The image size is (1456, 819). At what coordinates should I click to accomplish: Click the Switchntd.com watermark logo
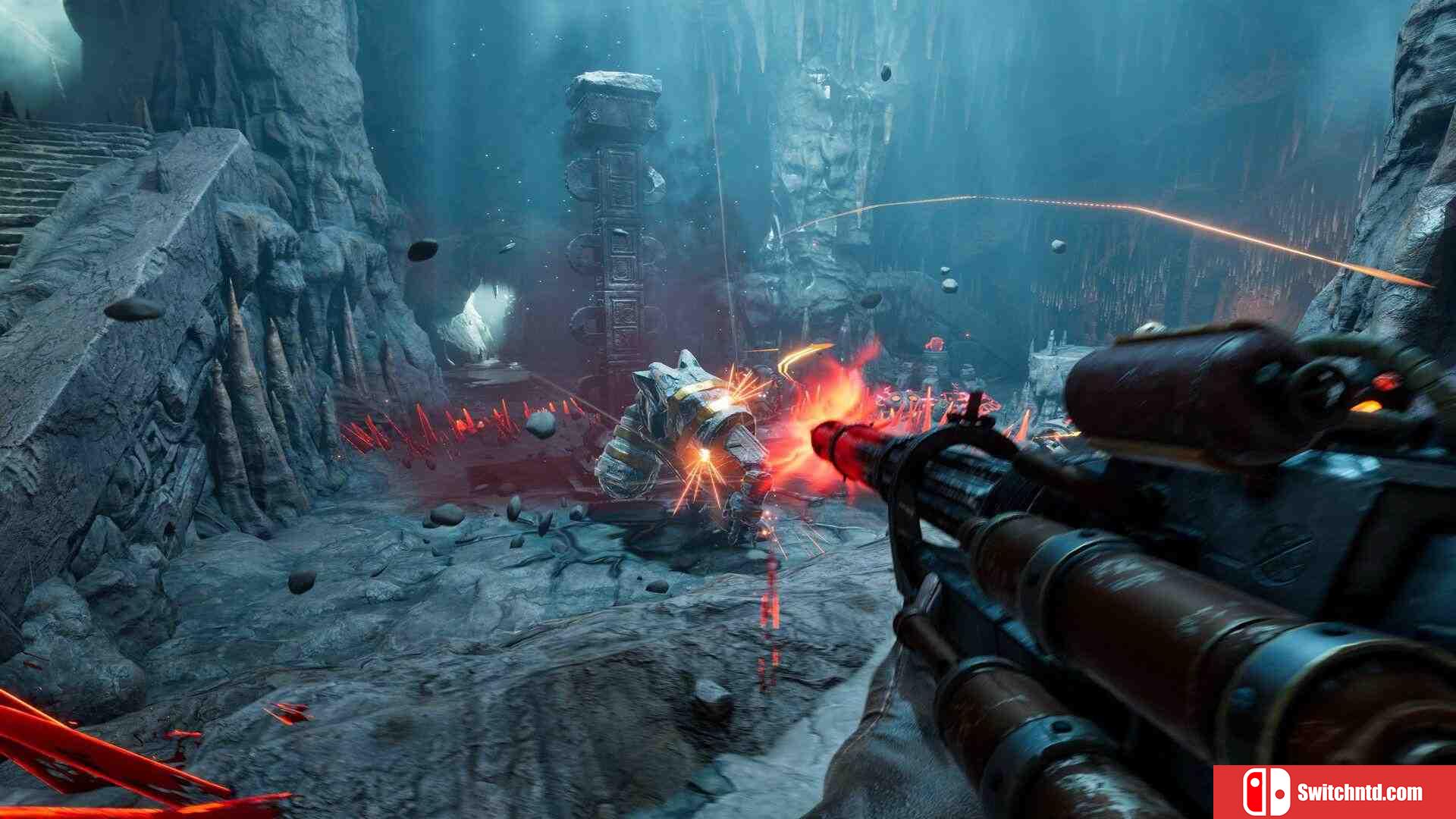tap(1333, 792)
